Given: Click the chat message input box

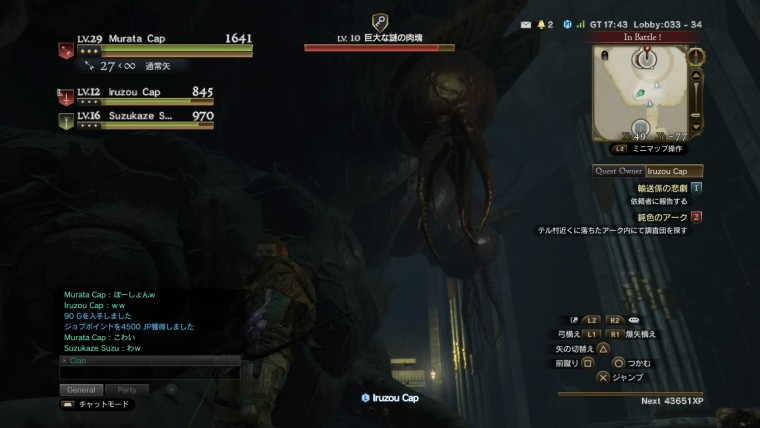Looking at the screenshot, I should [x=150, y=373].
